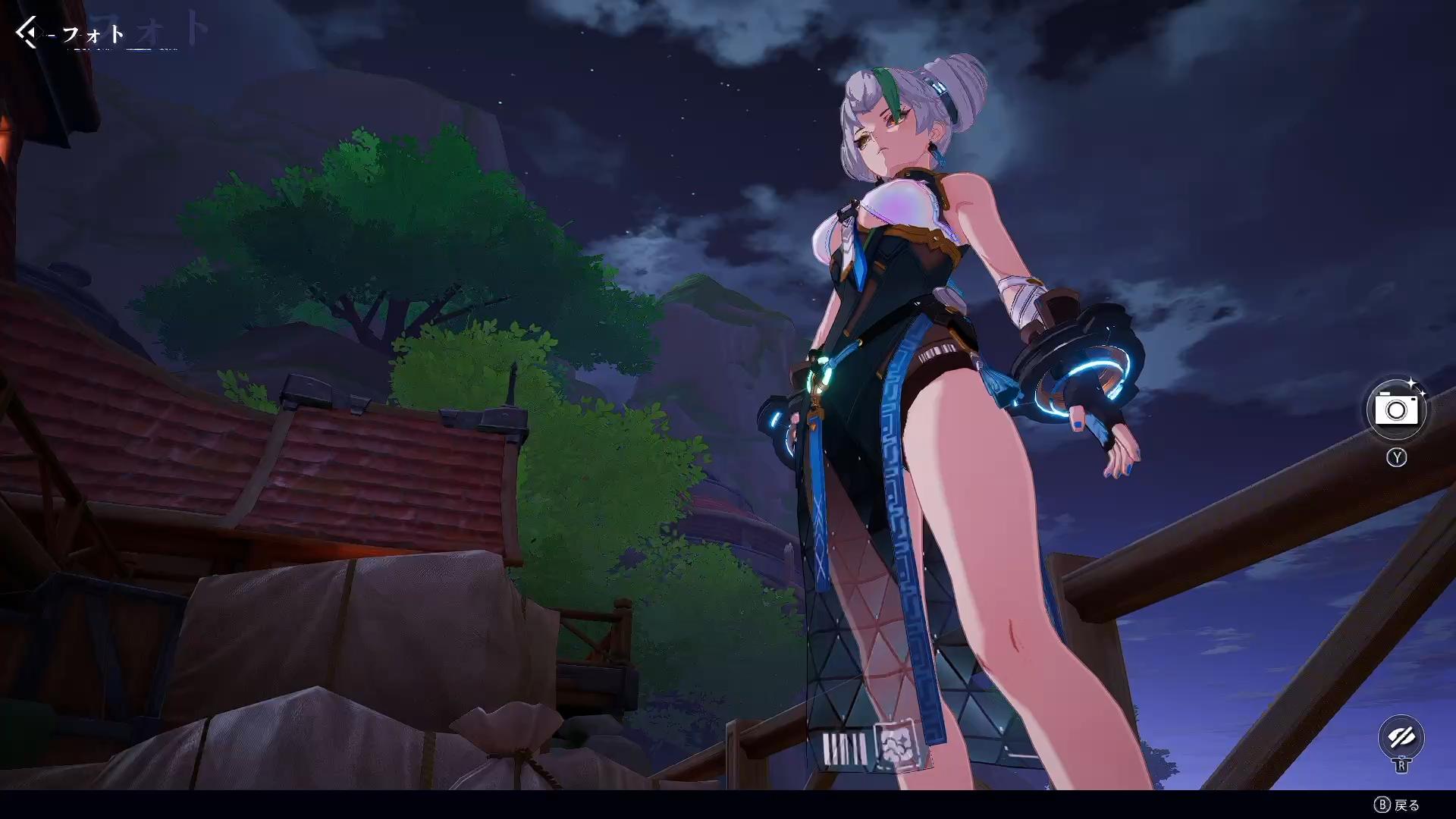This screenshot has height=819, width=1456.
Task: Go back using the arrow beside フォト
Action: pyautogui.click(x=28, y=33)
